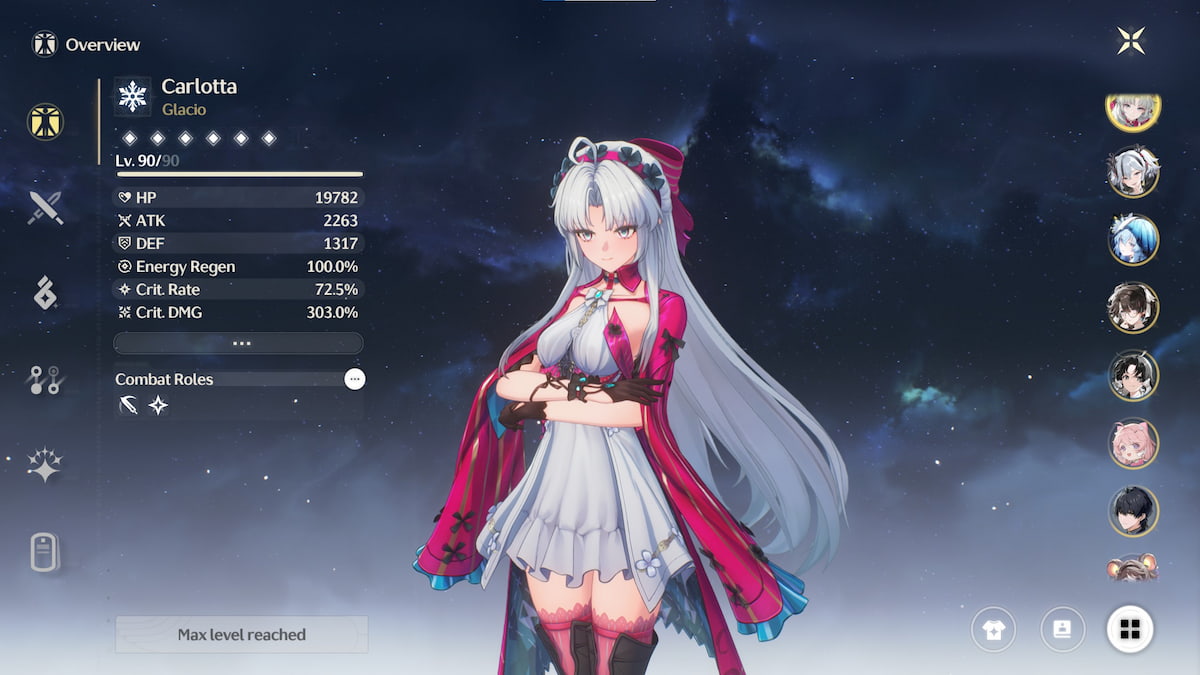The width and height of the screenshot is (1200, 675).
Task: Expand full stats with the three-dot bar
Action: (238, 343)
